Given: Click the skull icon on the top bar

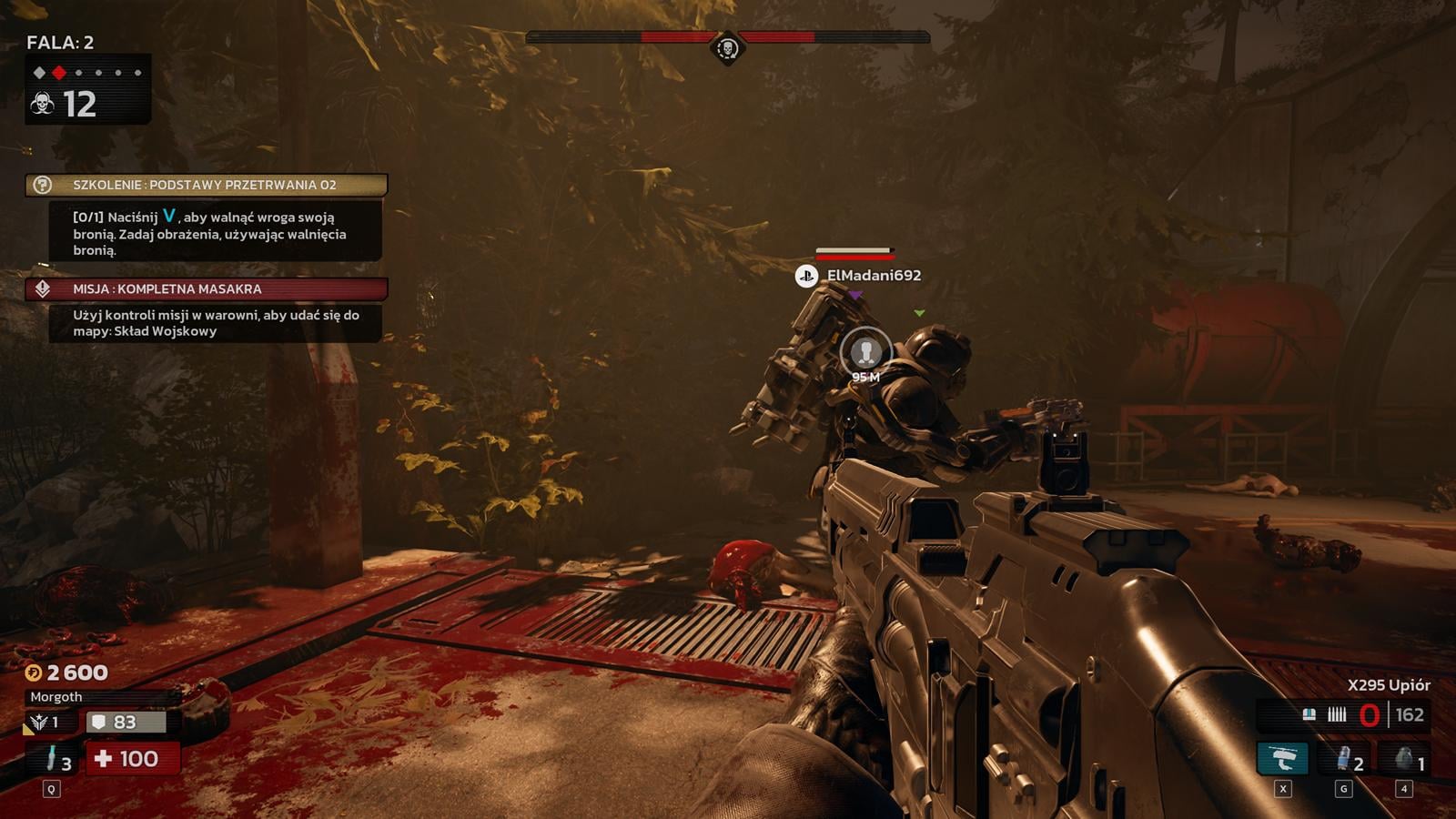Looking at the screenshot, I should [726, 47].
